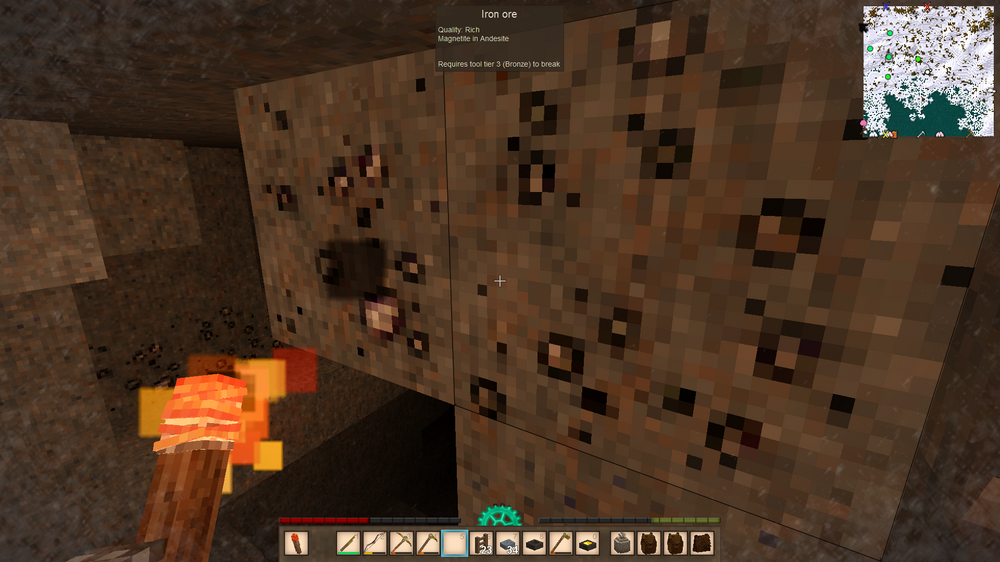Click the minimap
The width and height of the screenshot is (1000, 562).
pos(929,70)
